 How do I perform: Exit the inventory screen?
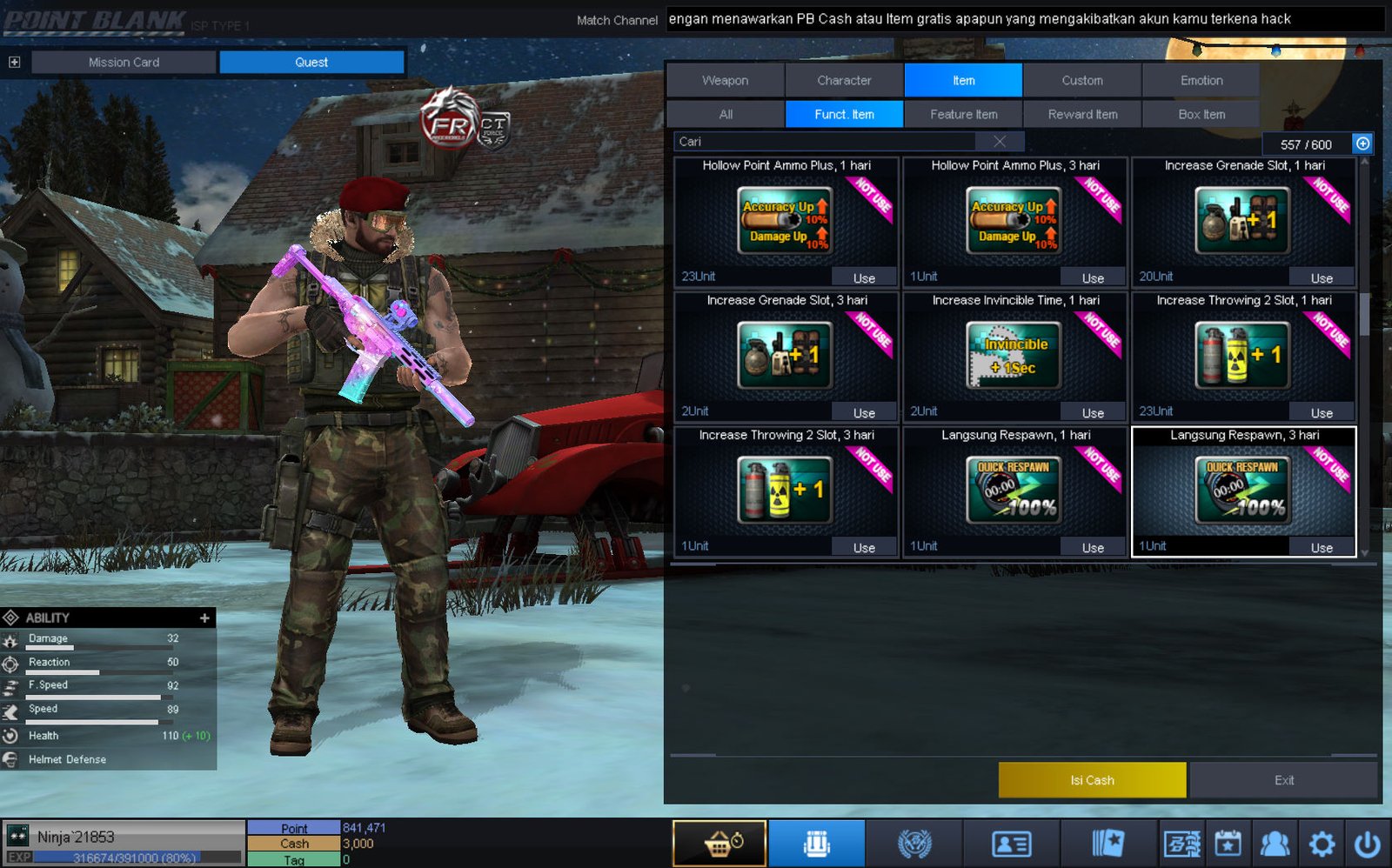point(1283,780)
